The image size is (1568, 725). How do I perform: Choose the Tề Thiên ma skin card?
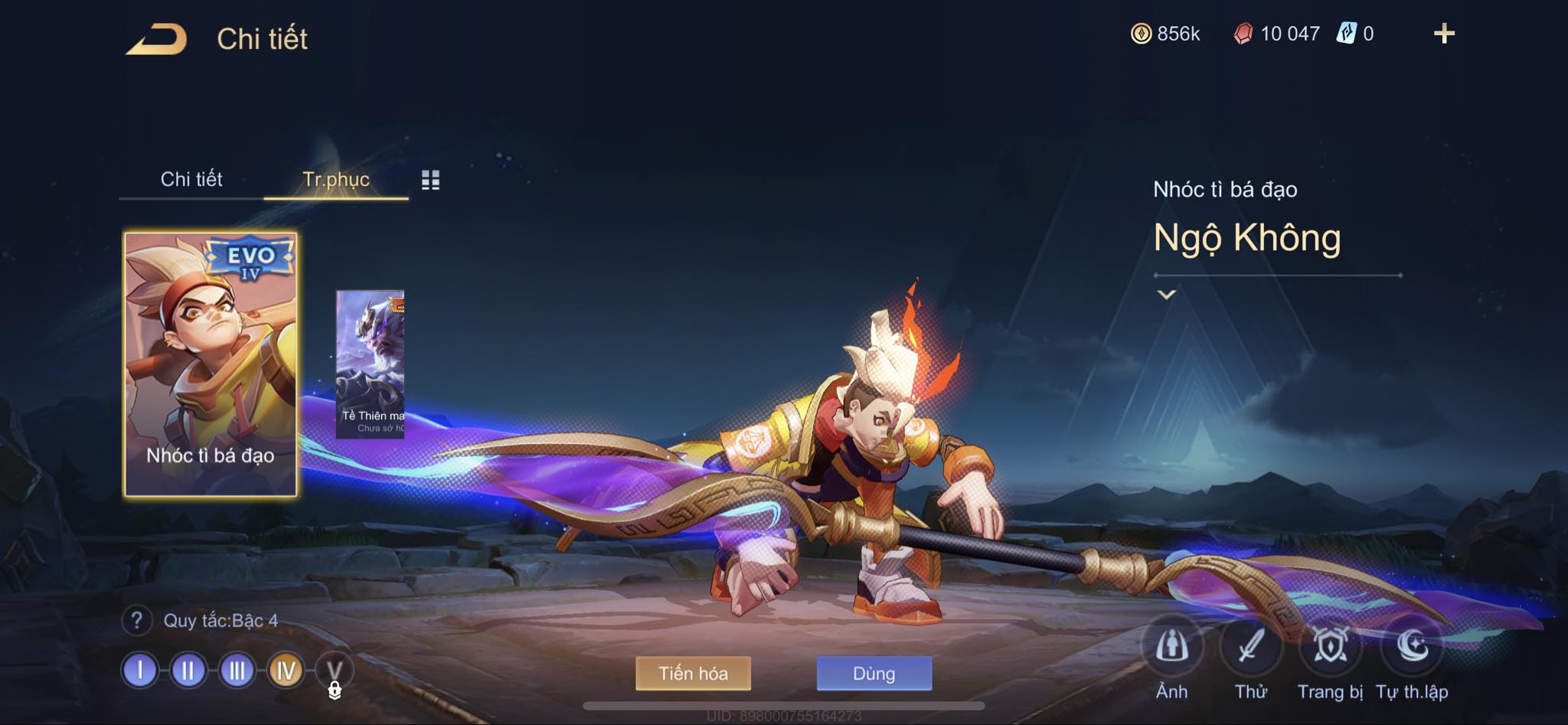[370, 364]
